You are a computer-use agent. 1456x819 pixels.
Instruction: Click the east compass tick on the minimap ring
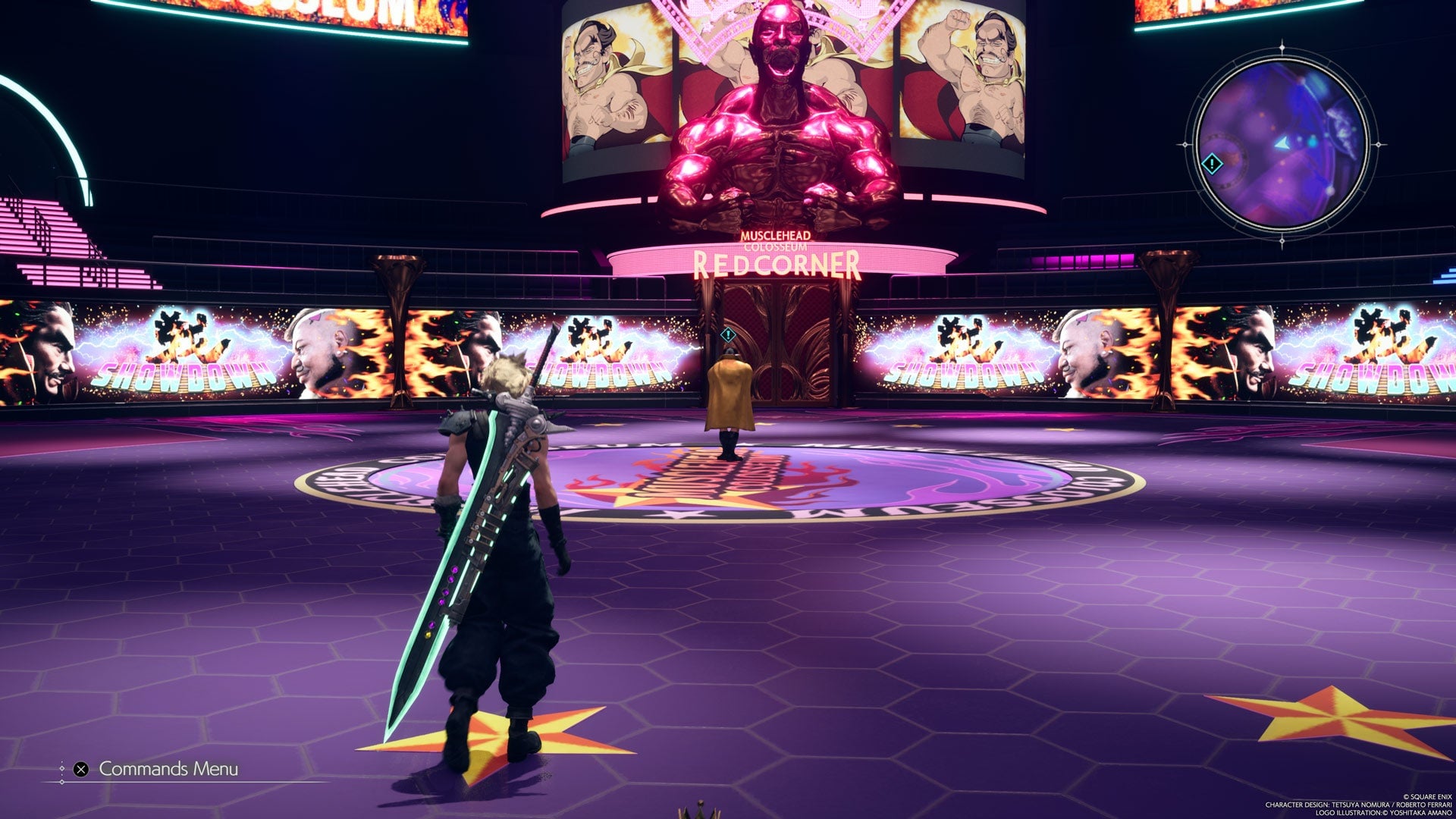click(1379, 144)
